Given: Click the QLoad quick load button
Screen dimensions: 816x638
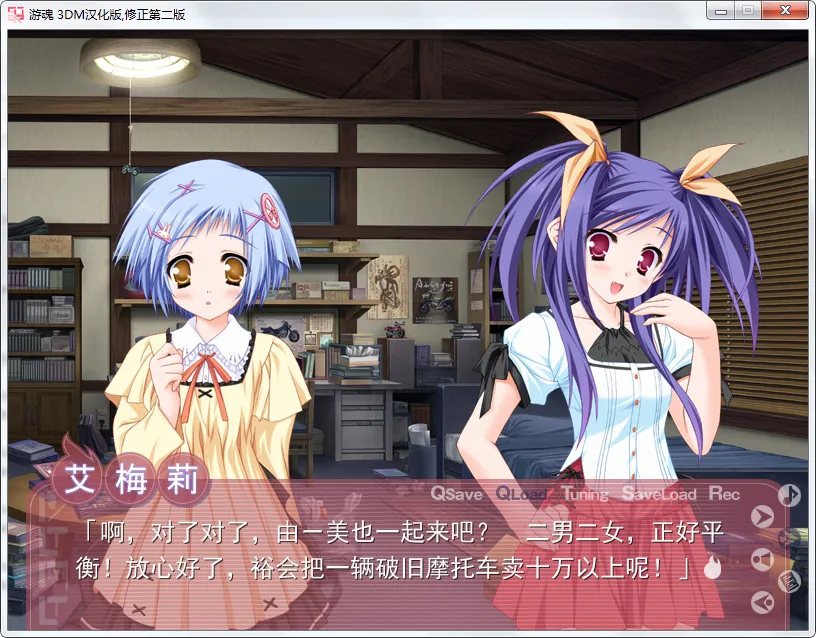Looking at the screenshot, I should 522,494.
